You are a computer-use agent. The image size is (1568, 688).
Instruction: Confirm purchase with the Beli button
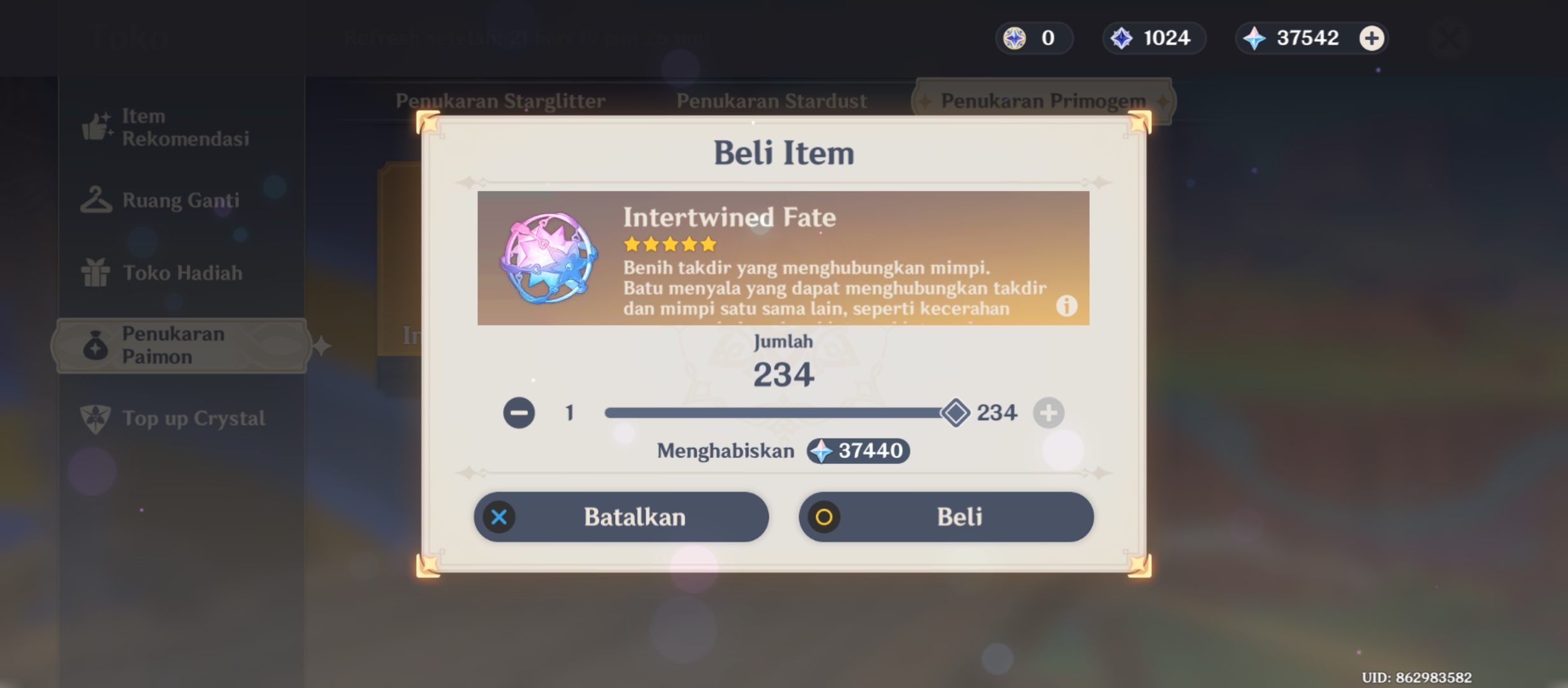(x=945, y=517)
